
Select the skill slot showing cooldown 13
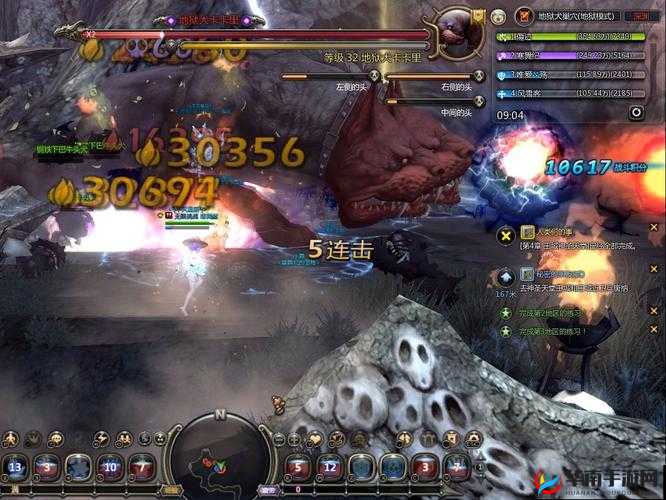pyautogui.click(x=16, y=468)
